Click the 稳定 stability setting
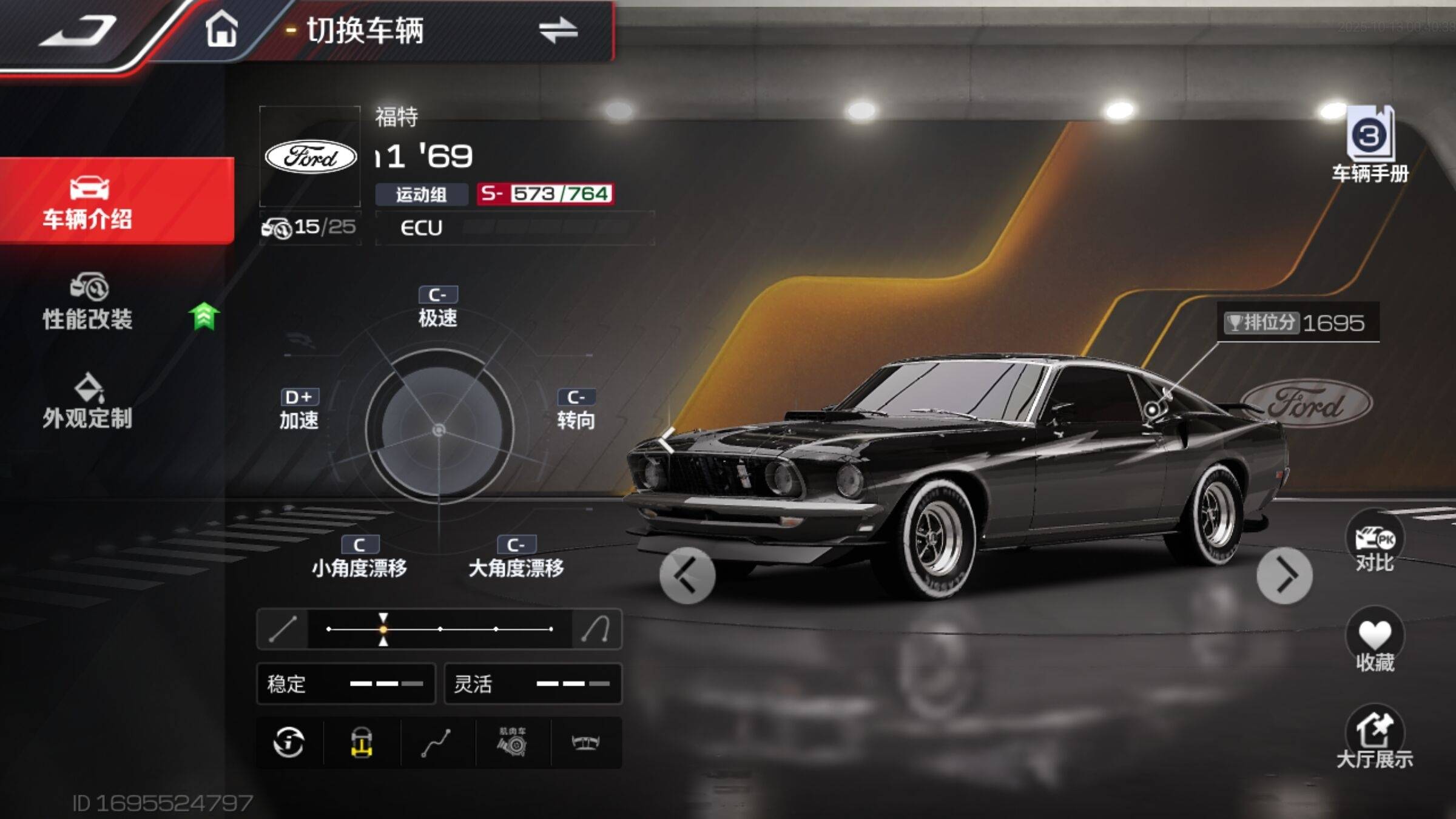1456x819 pixels. click(x=346, y=684)
